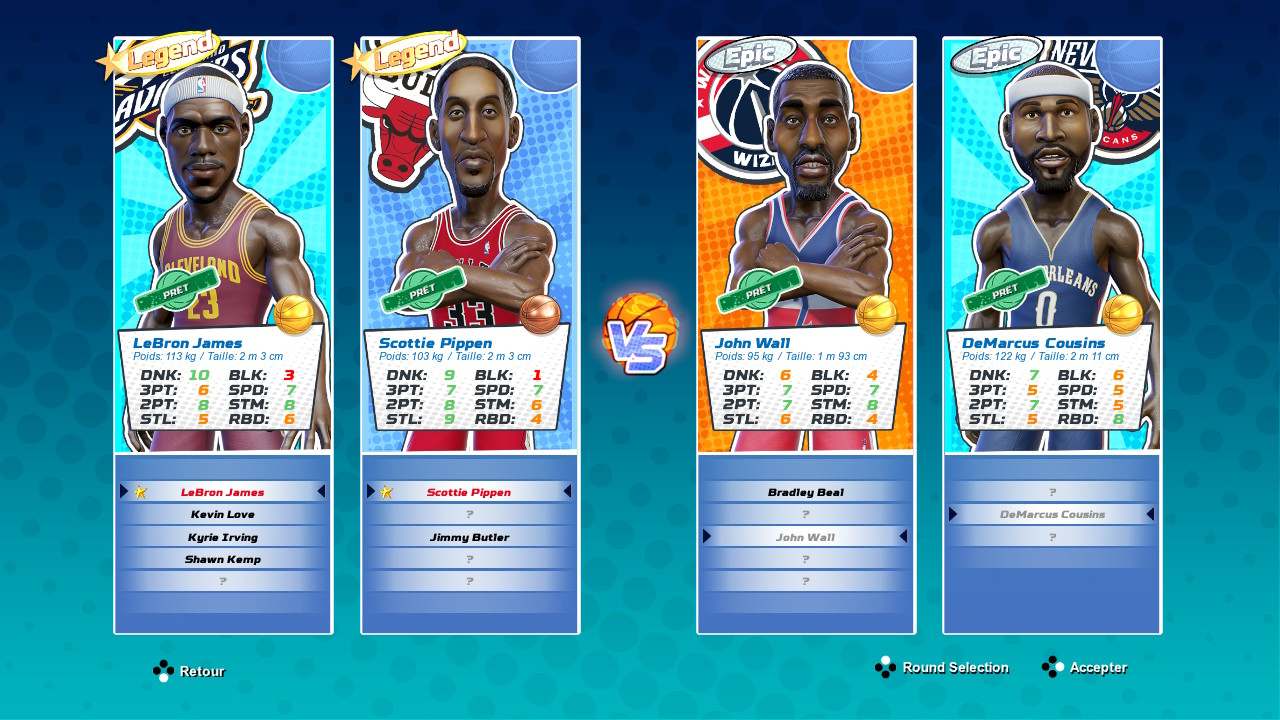Go back with the Retour label
This screenshot has width=1280, height=720.
click(x=201, y=671)
